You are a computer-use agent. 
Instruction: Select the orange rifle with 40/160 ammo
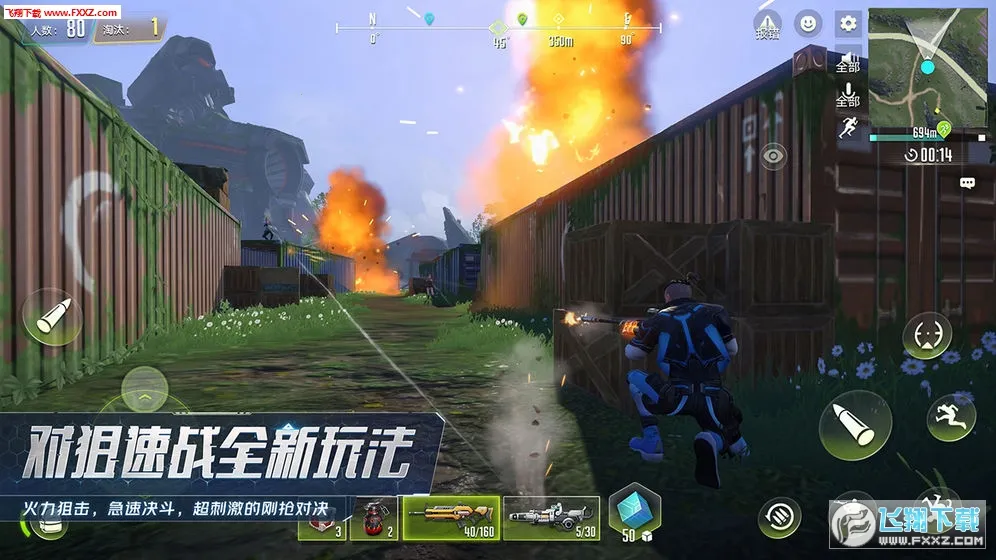point(451,517)
